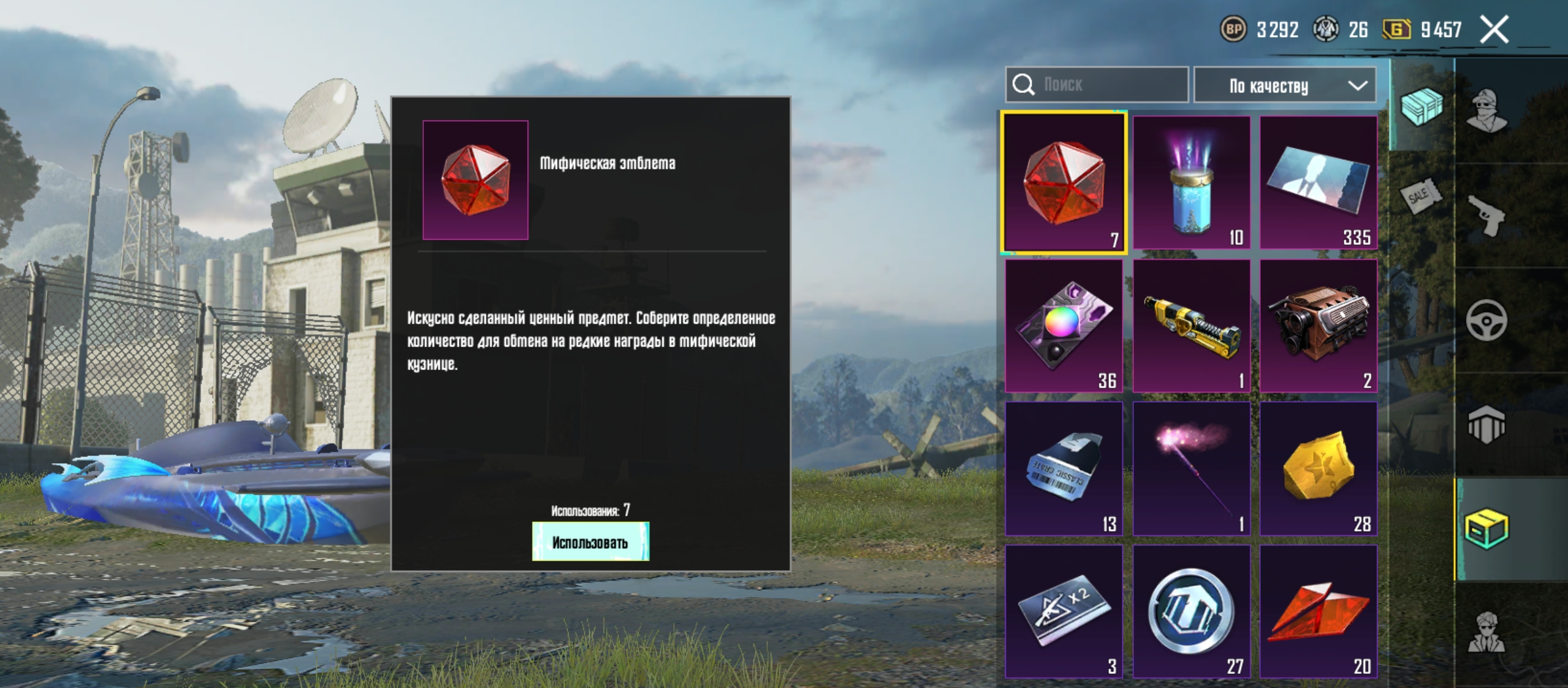1568x688 pixels.
Task: Open the pistol weapons tab
Action: [1486, 215]
